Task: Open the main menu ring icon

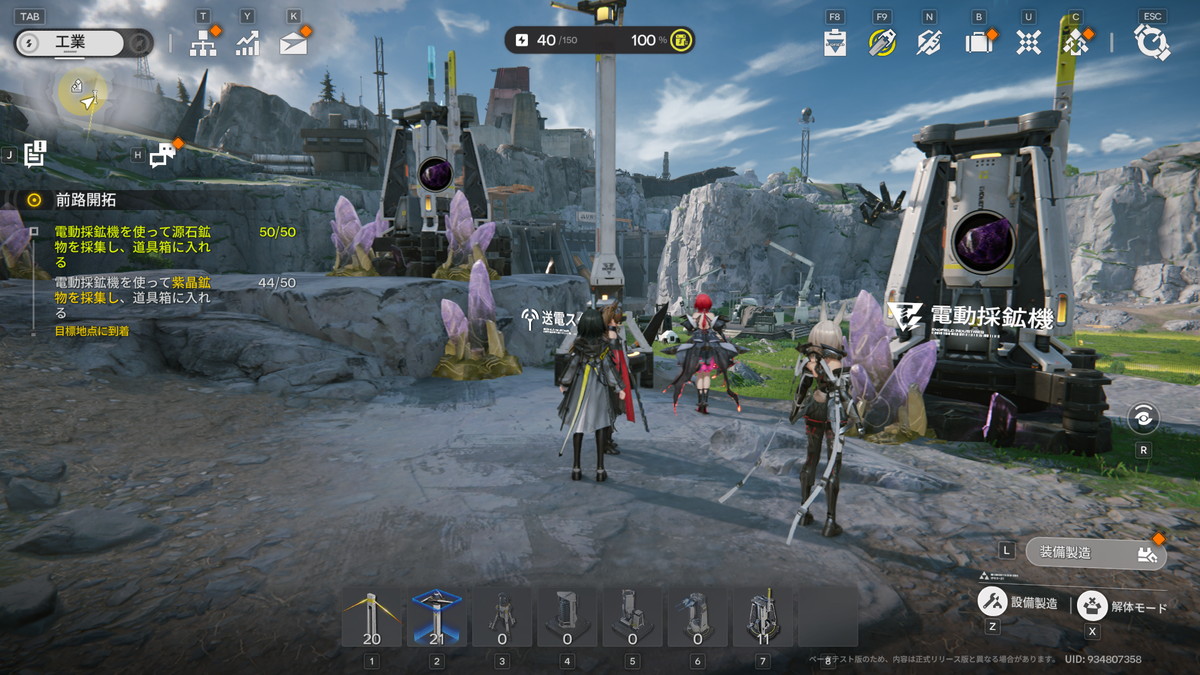Action: [1151, 42]
